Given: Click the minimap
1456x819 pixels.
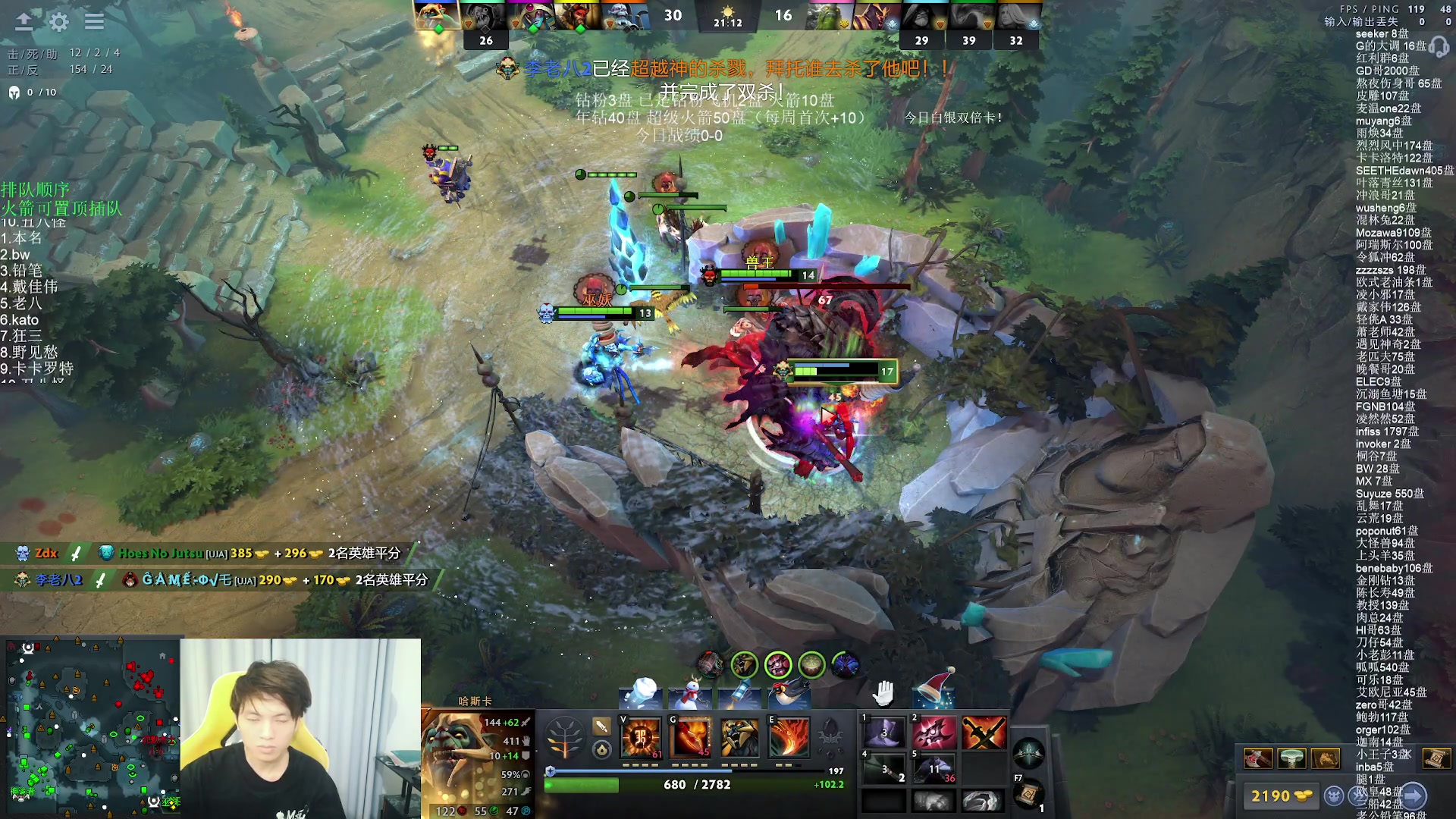Looking at the screenshot, I should pyautogui.click(x=93, y=727).
